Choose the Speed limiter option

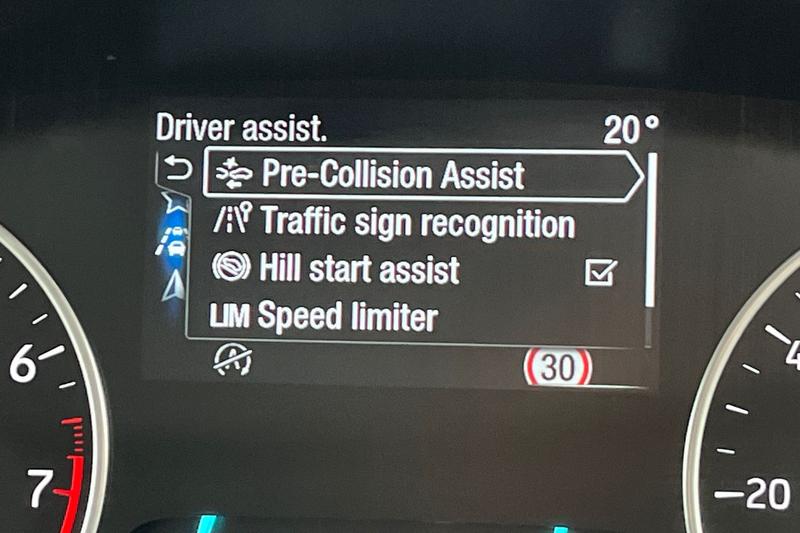point(323,318)
